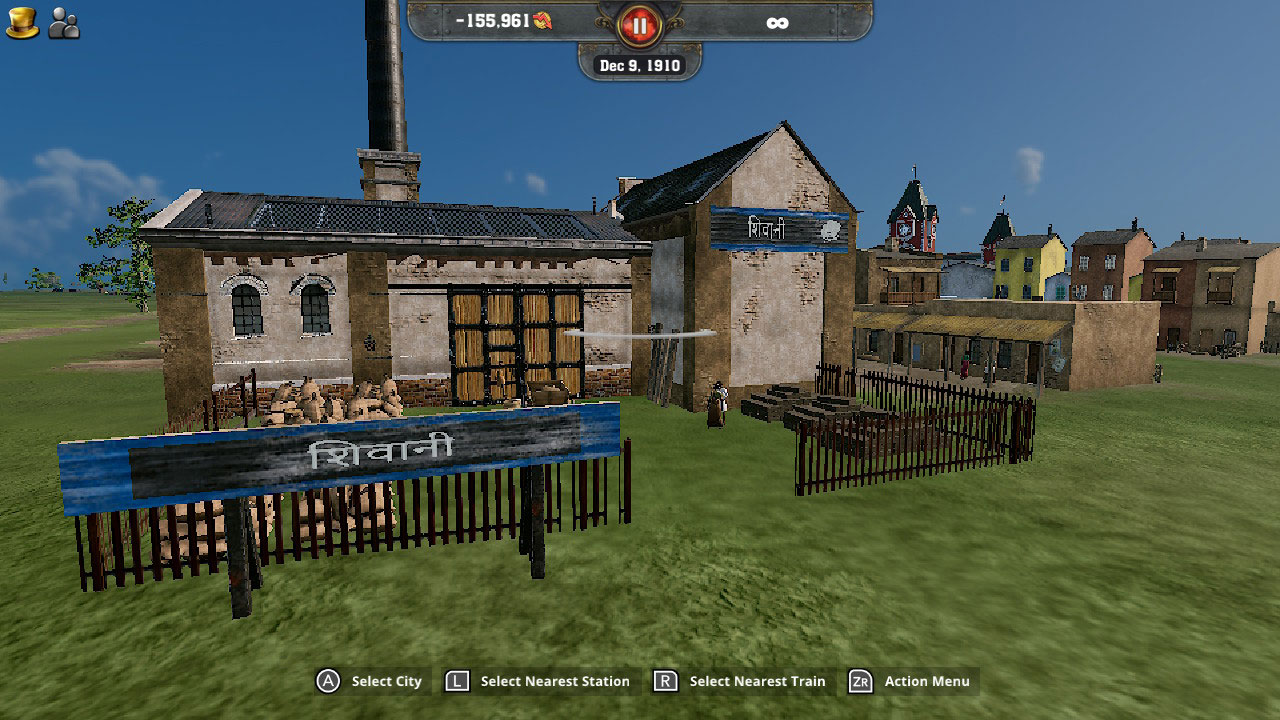Click the coin icon beside the money balance
The width and height of the screenshot is (1280, 720).
[543, 21]
